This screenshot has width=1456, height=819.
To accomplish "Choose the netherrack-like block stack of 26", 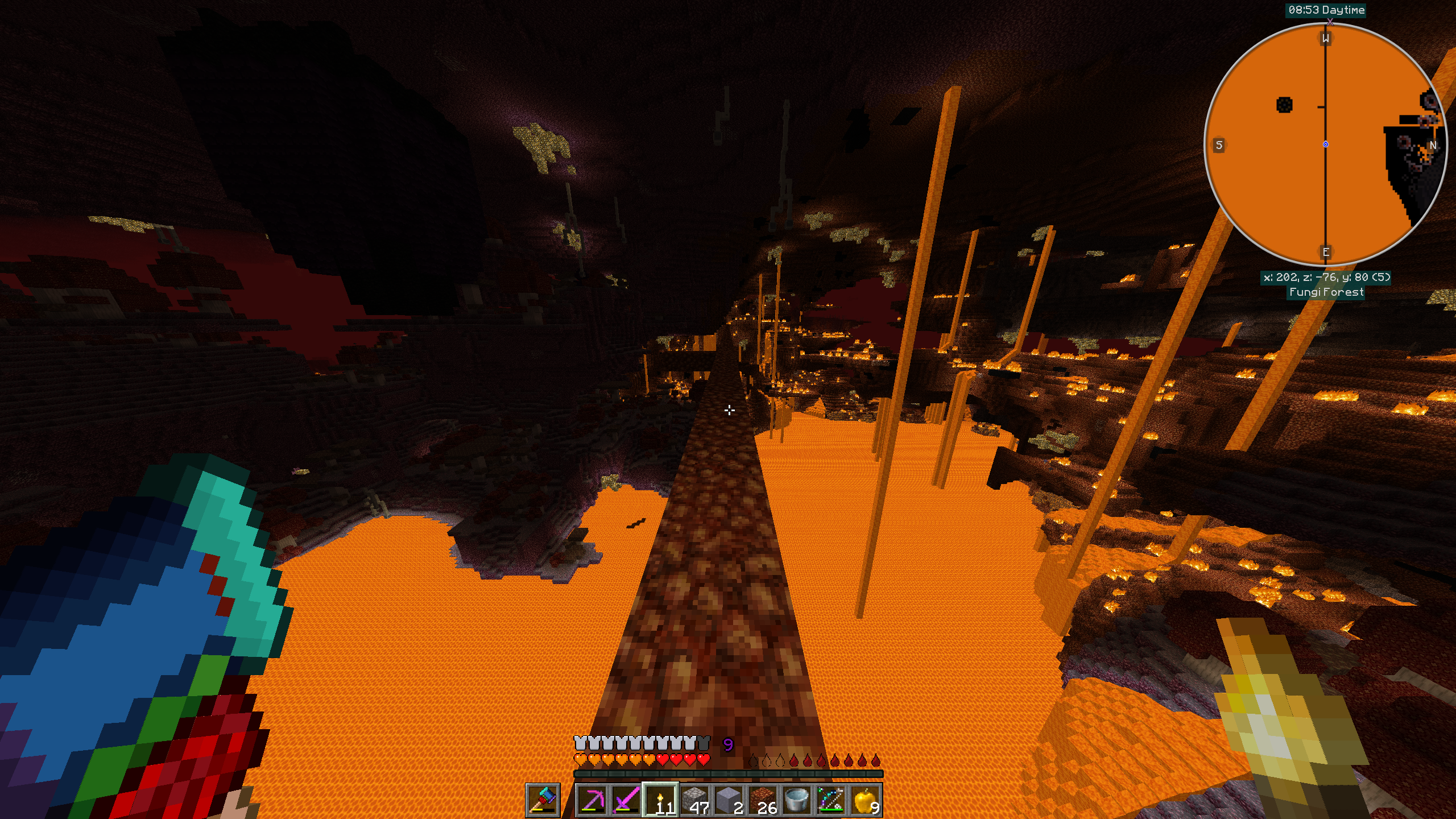I will click(x=762, y=800).
